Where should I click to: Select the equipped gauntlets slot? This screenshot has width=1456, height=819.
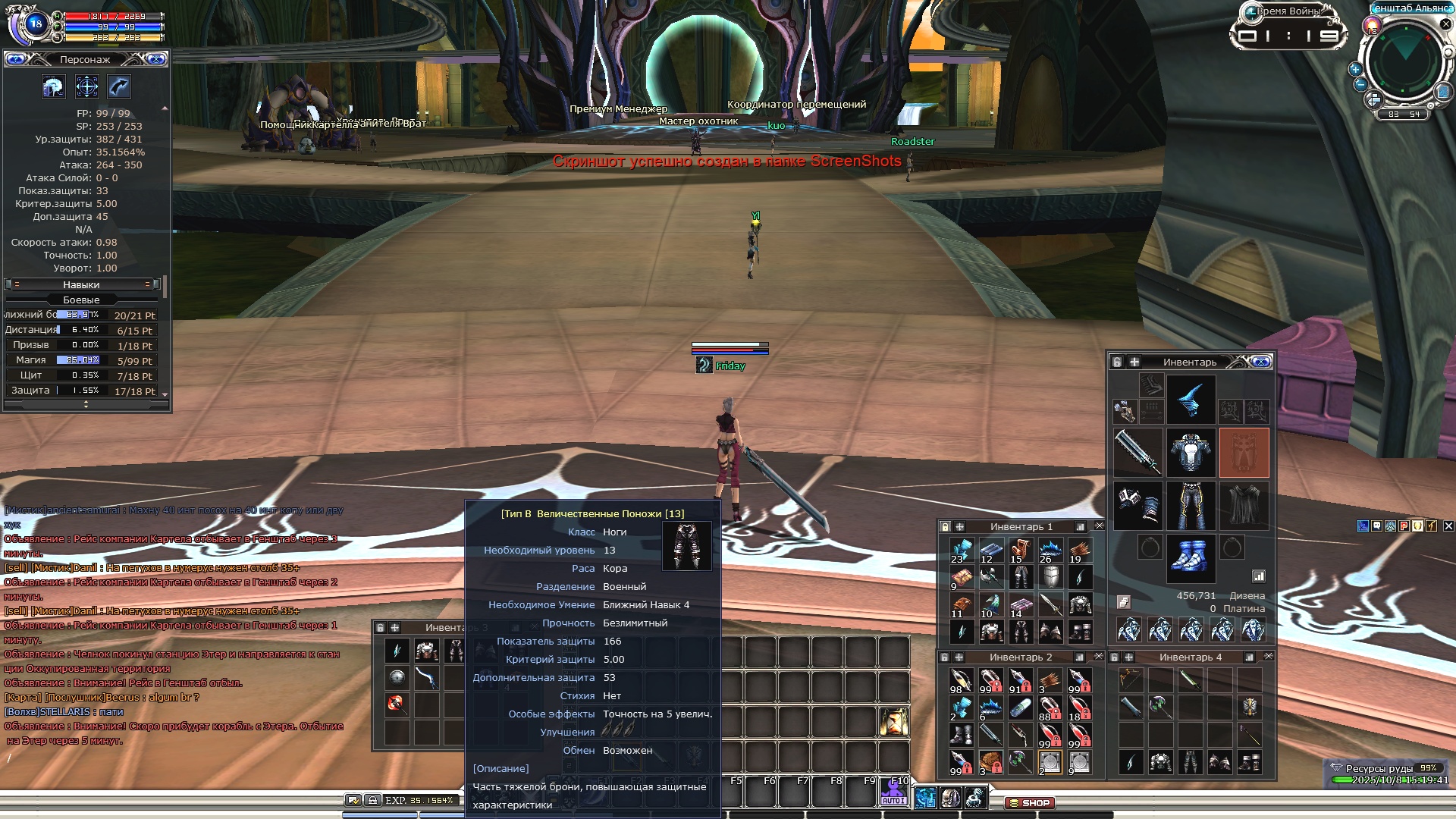coord(1137,505)
